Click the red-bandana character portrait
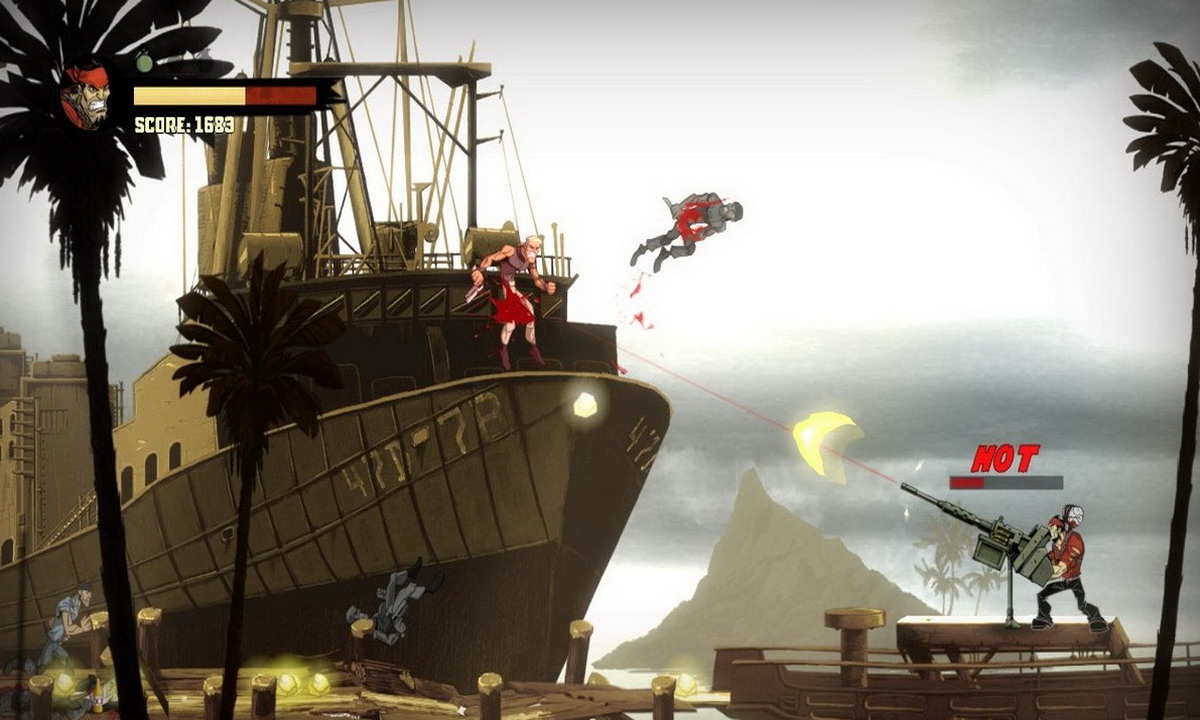This screenshot has height=720, width=1200. coord(85,97)
